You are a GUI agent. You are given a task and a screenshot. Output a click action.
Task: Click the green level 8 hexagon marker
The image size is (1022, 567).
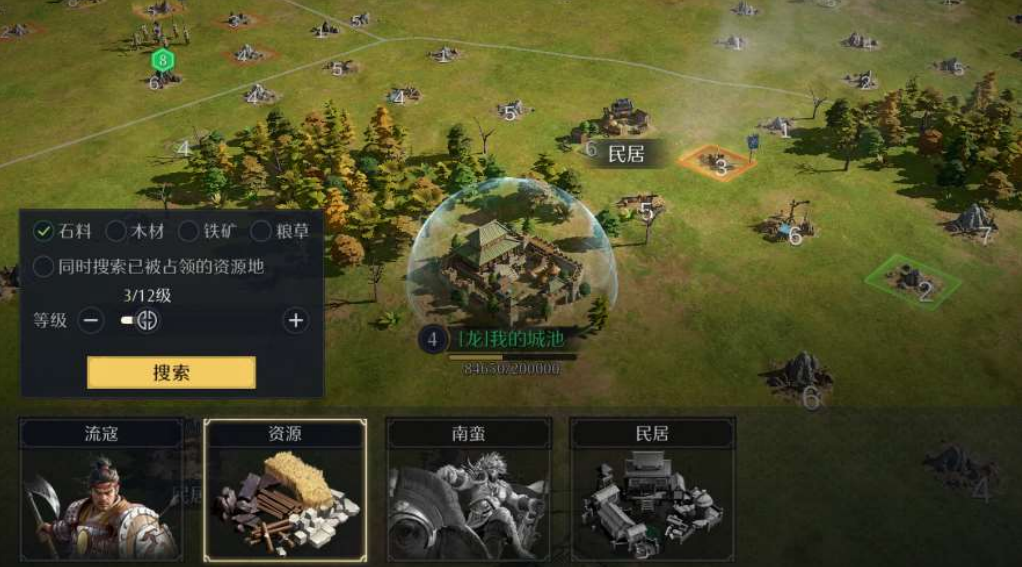[x=161, y=60]
